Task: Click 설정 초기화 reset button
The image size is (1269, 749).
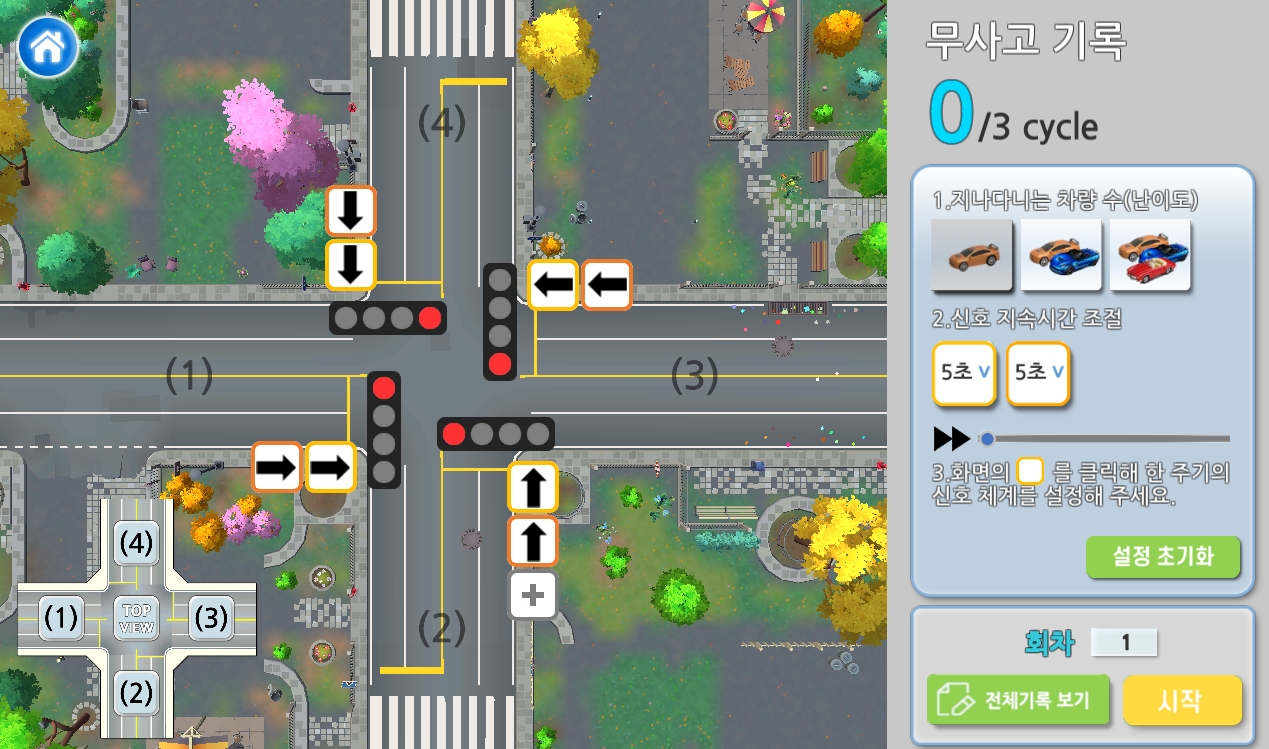Action: 1162,557
